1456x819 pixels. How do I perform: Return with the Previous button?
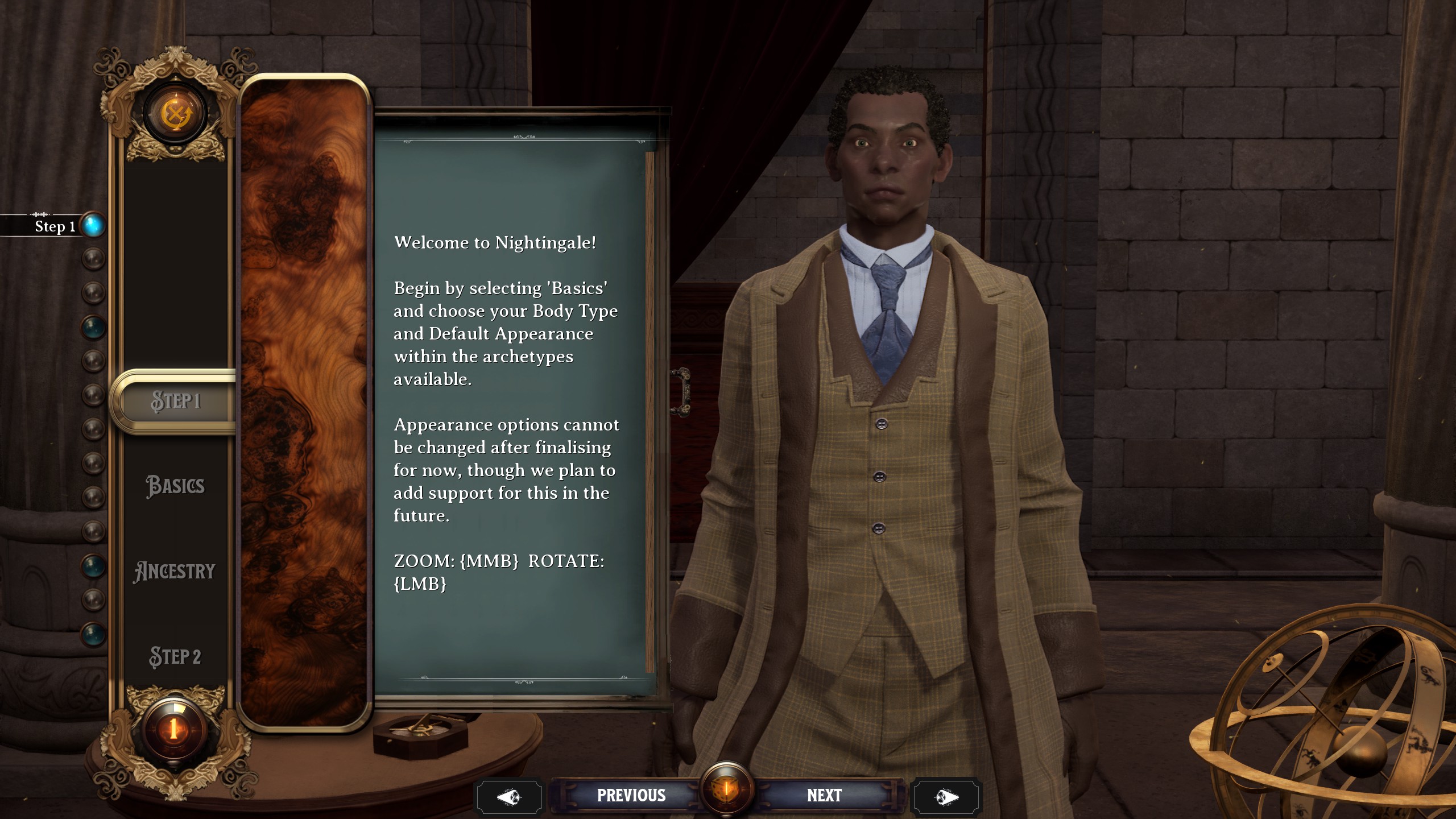(x=631, y=795)
